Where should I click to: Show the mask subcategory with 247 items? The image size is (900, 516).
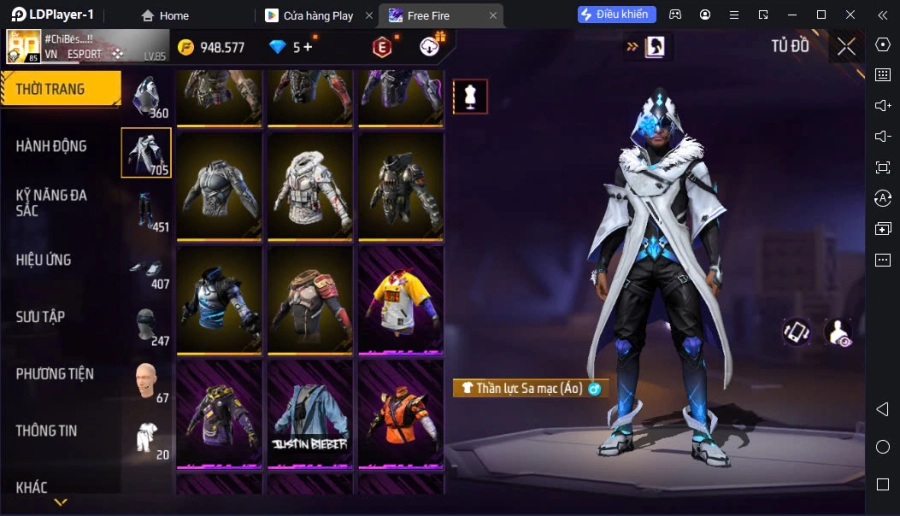147,326
